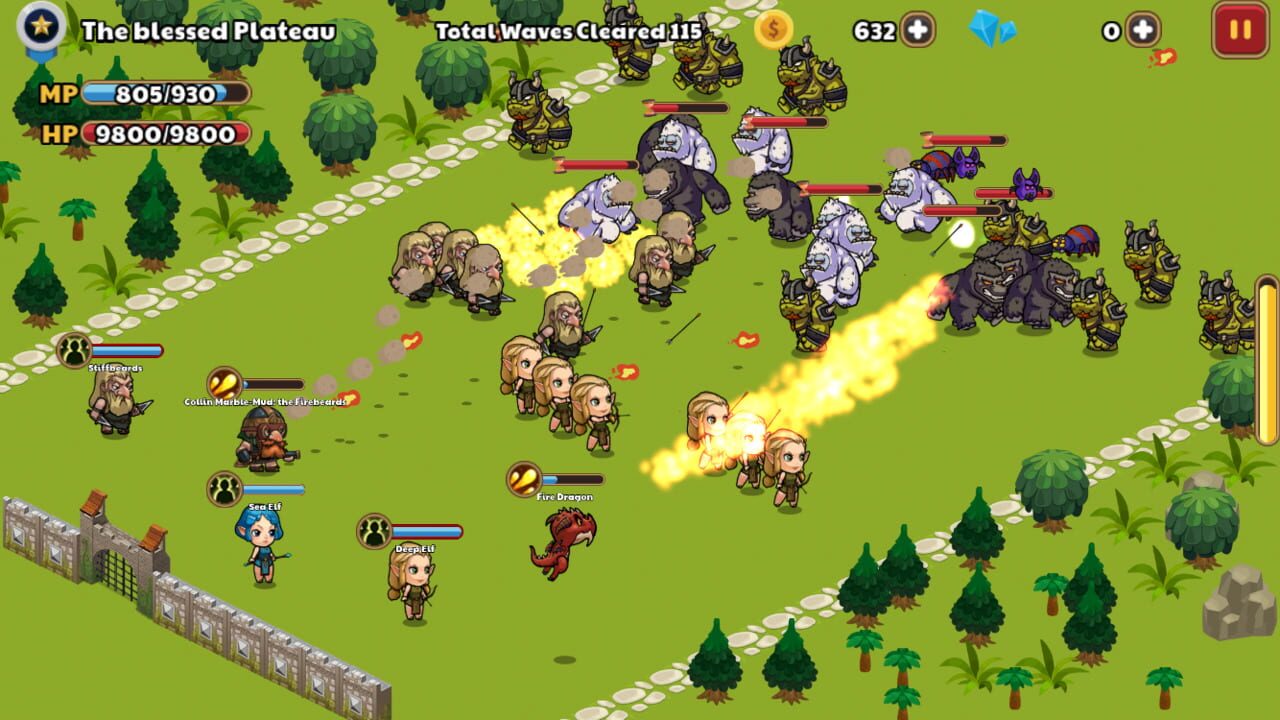Image resolution: width=1280 pixels, height=720 pixels.
Task: Click the 'Total Waves Cleared 115' text
Action: (x=567, y=30)
